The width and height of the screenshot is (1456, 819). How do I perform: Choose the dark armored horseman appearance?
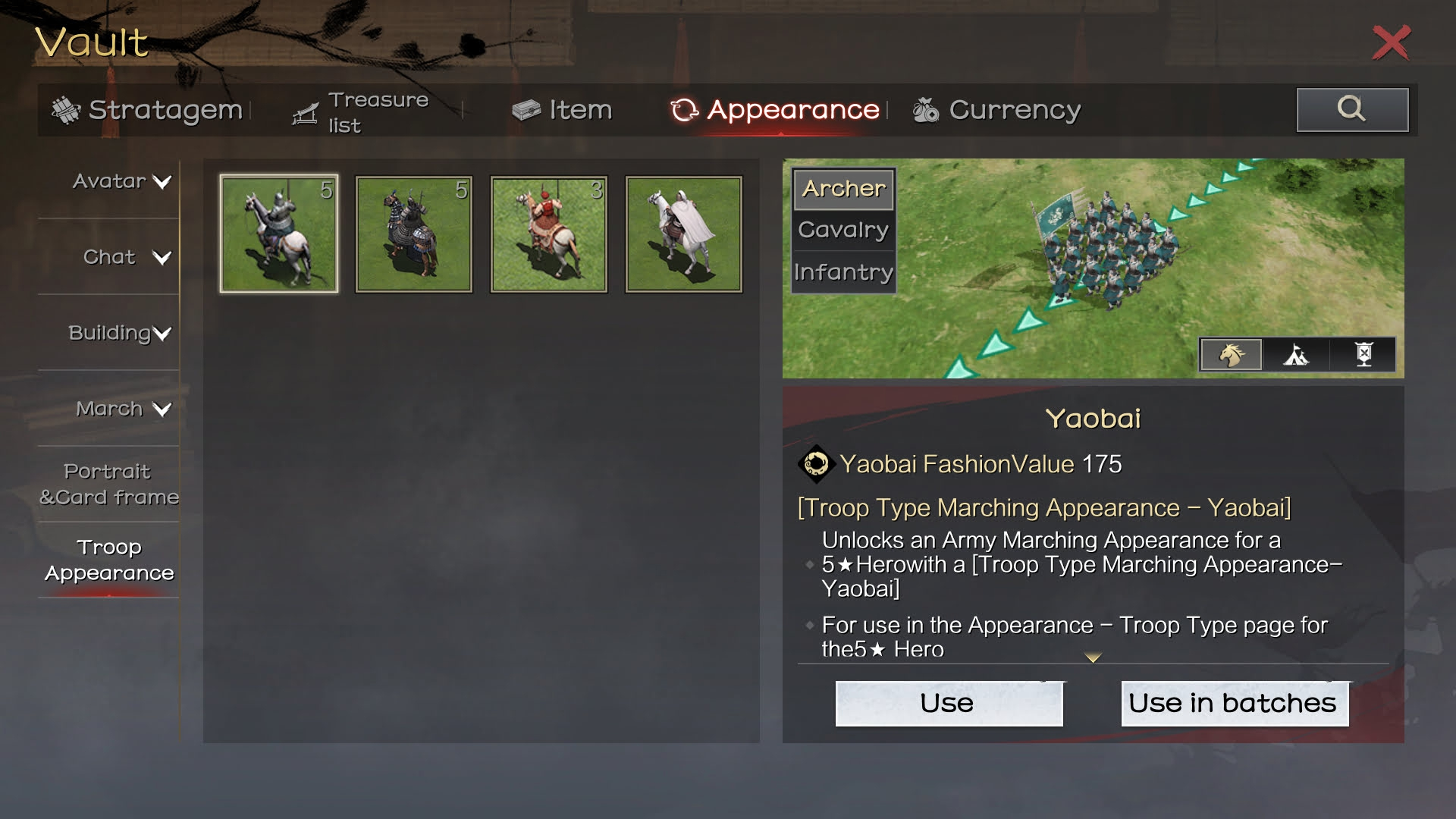[x=414, y=234]
